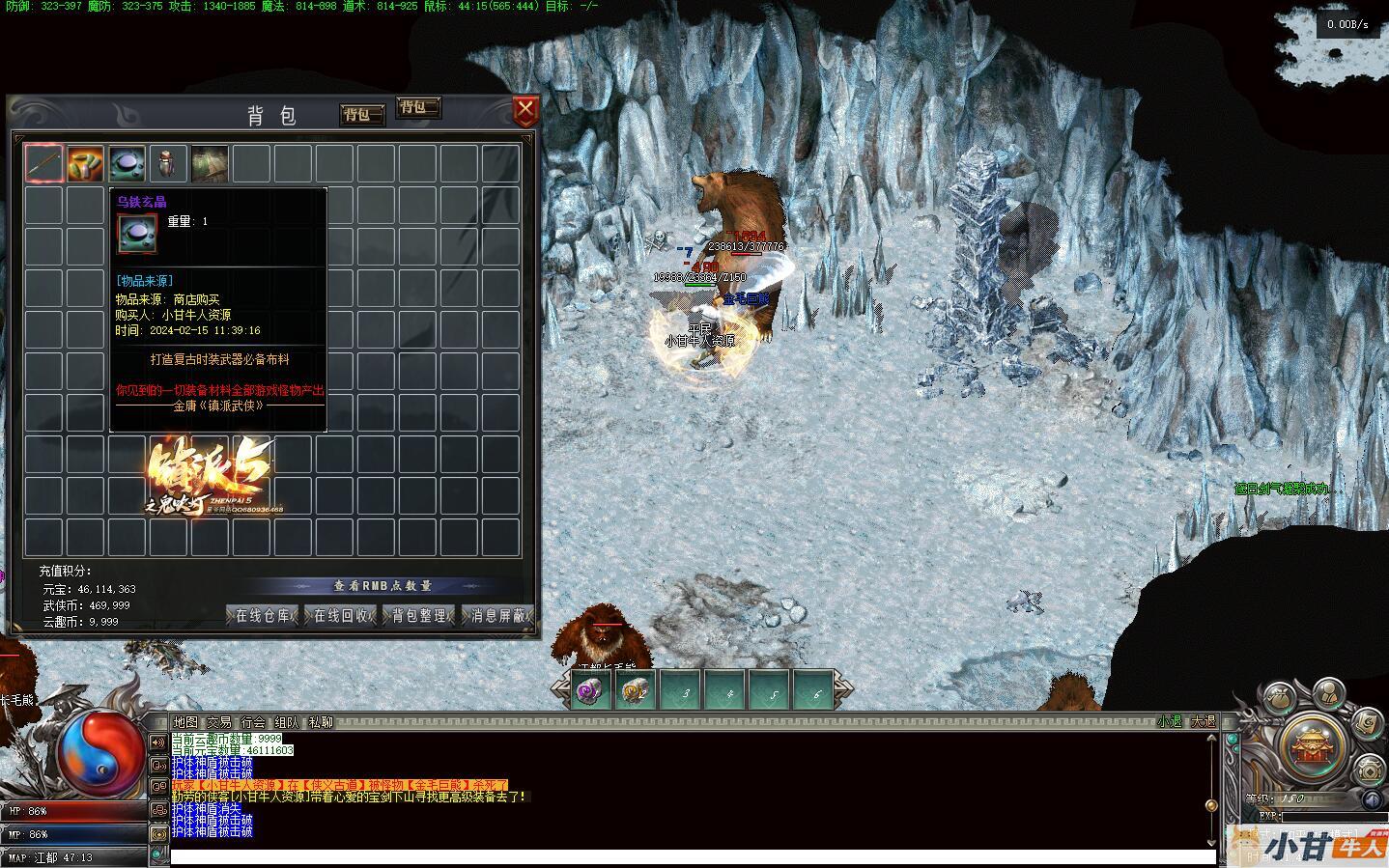Screen dimensions: 1389x868
Task: Open the 地图 map chat-bar tab
Action: [184, 722]
